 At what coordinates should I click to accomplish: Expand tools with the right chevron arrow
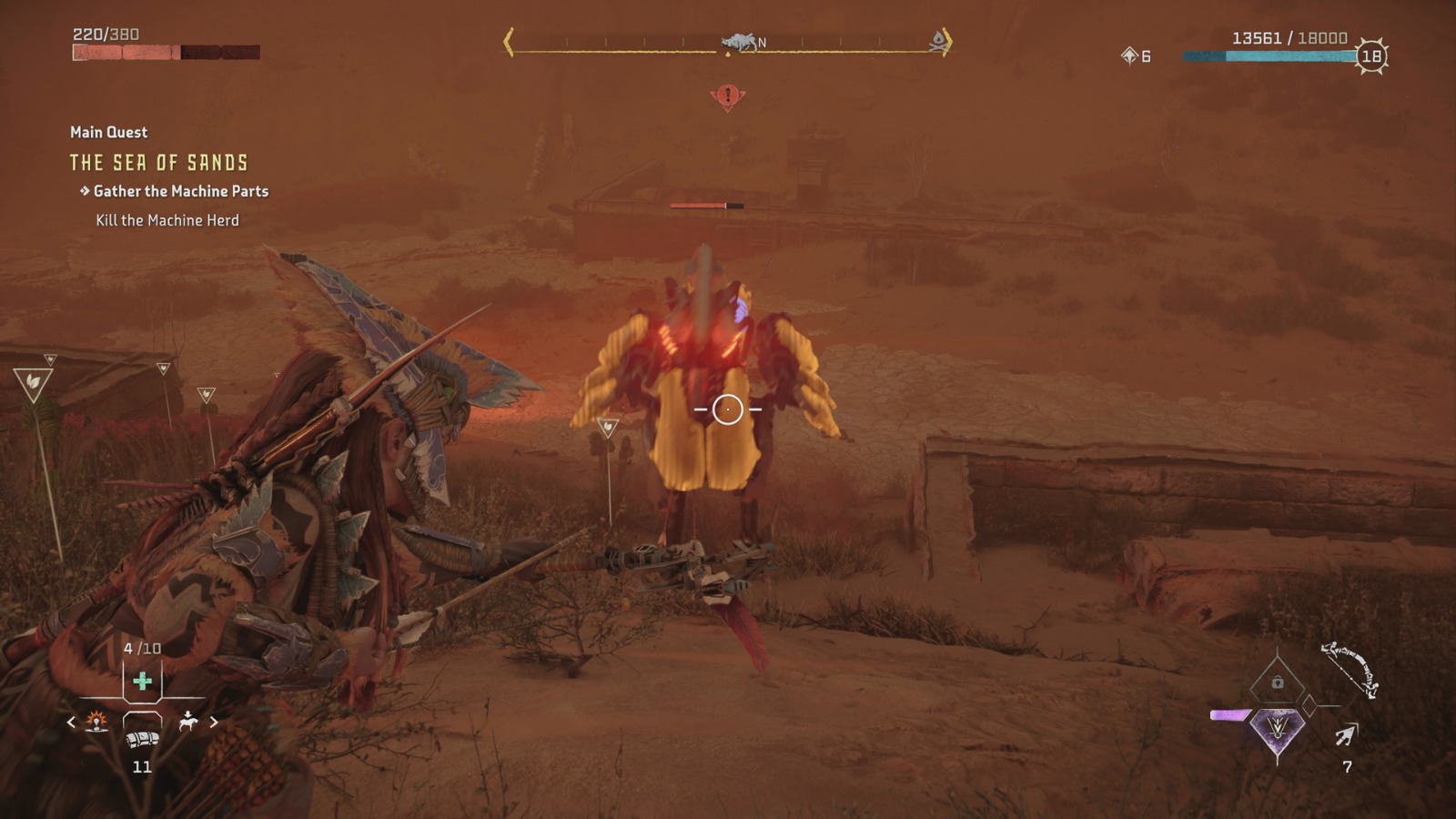tap(214, 722)
